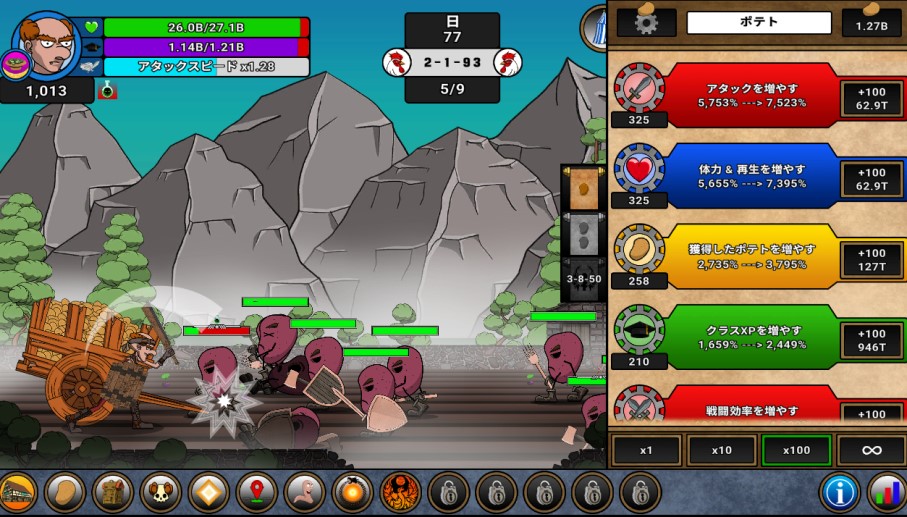Open the orange diamond emblem menu
This screenshot has height=517, width=907.
click(x=209, y=492)
